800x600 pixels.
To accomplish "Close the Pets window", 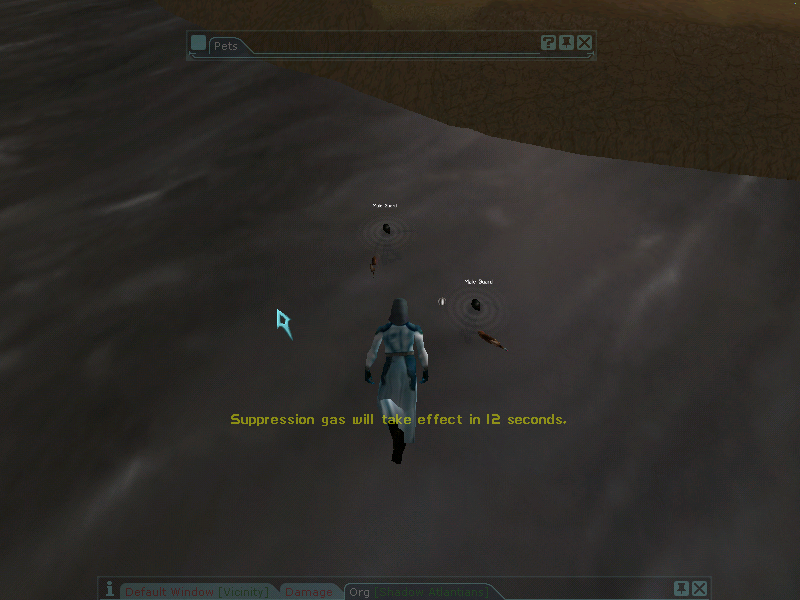I will [585, 42].
